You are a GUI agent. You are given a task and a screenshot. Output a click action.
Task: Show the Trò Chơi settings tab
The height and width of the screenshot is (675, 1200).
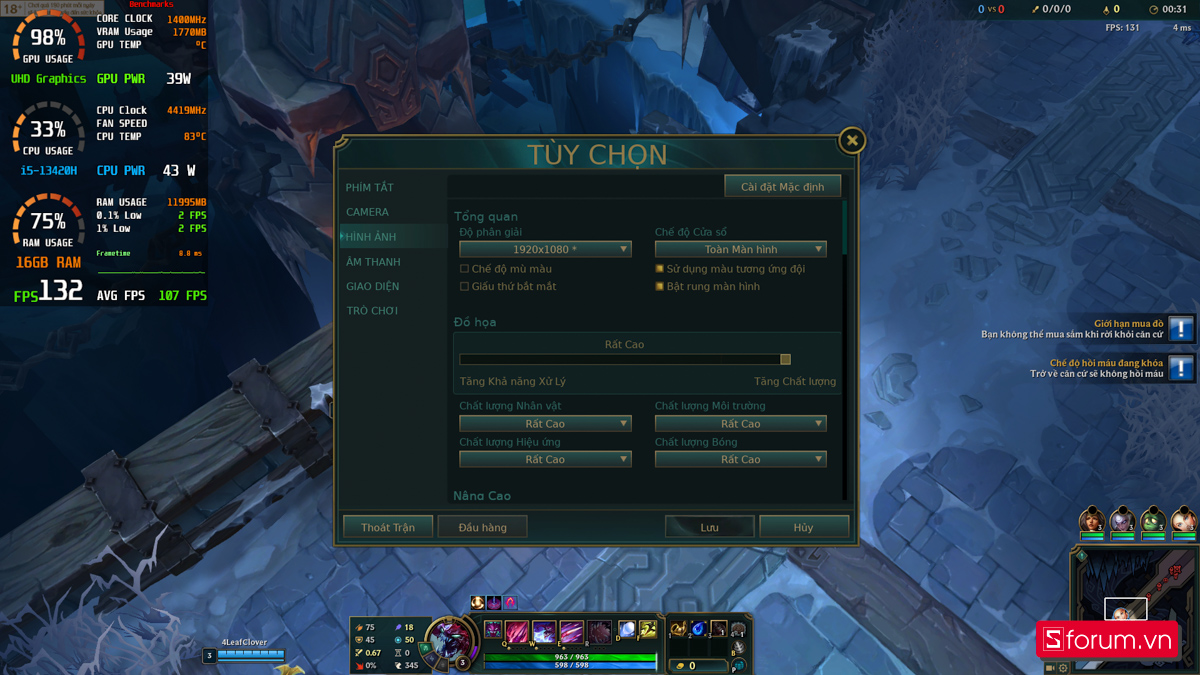[372, 311]
